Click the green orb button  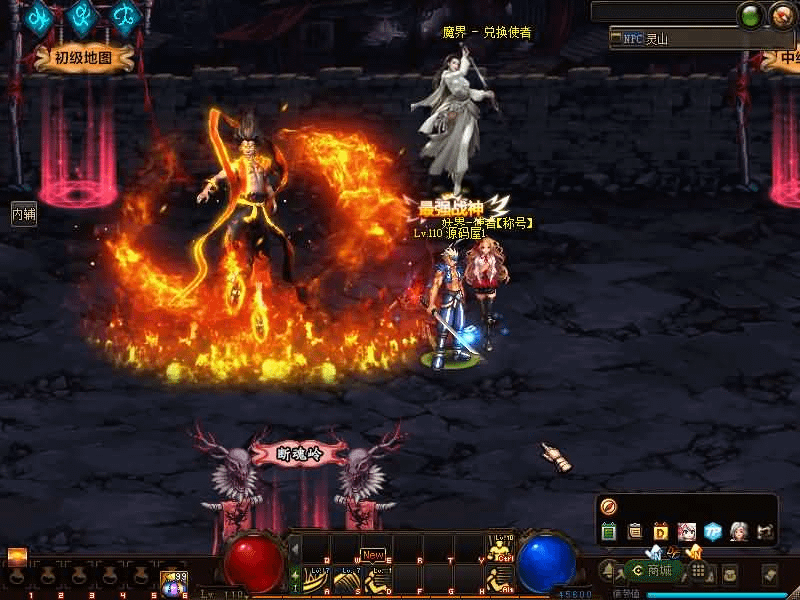pos(750,15)
